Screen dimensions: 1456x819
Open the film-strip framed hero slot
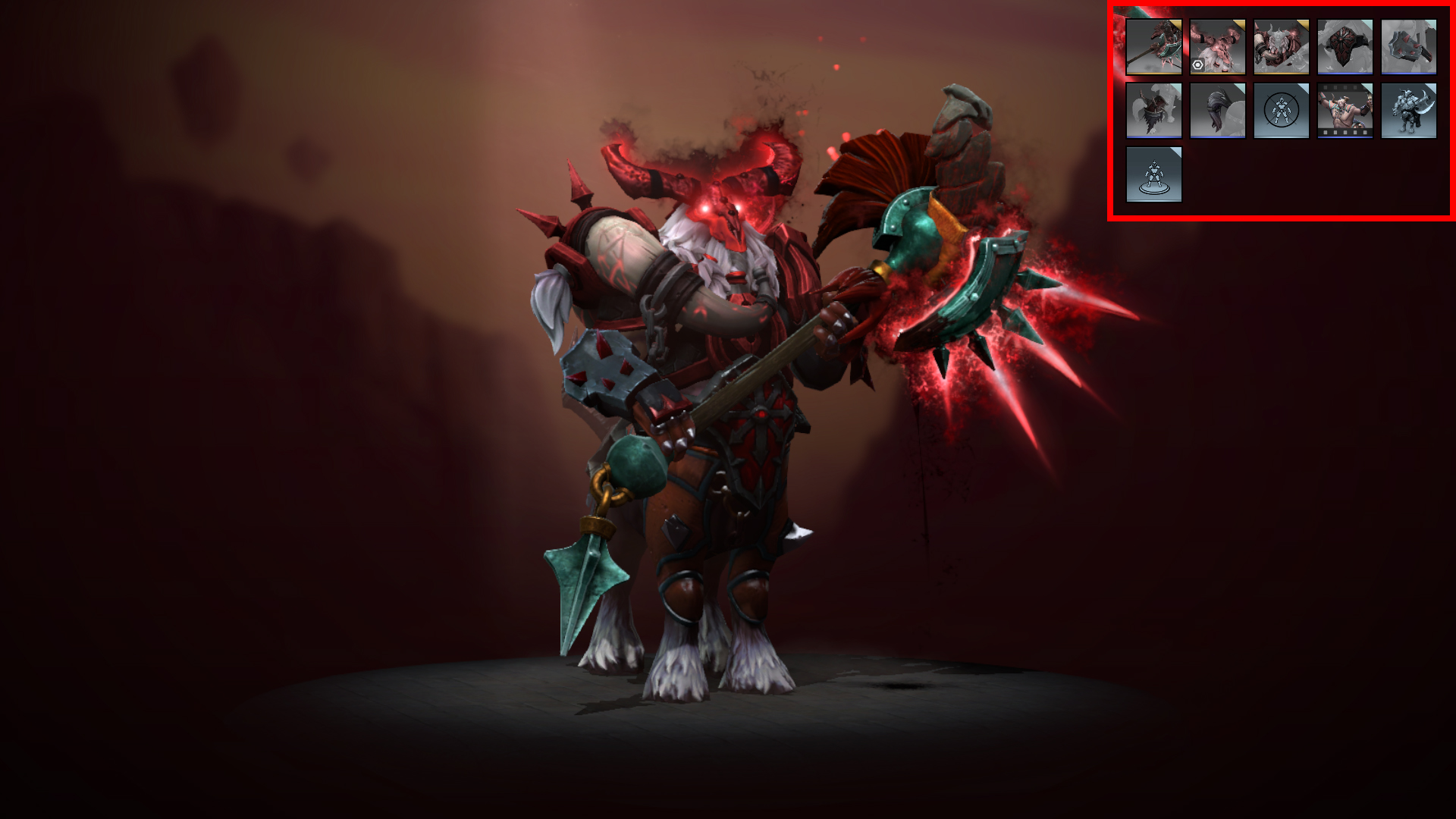(1345, 111)
